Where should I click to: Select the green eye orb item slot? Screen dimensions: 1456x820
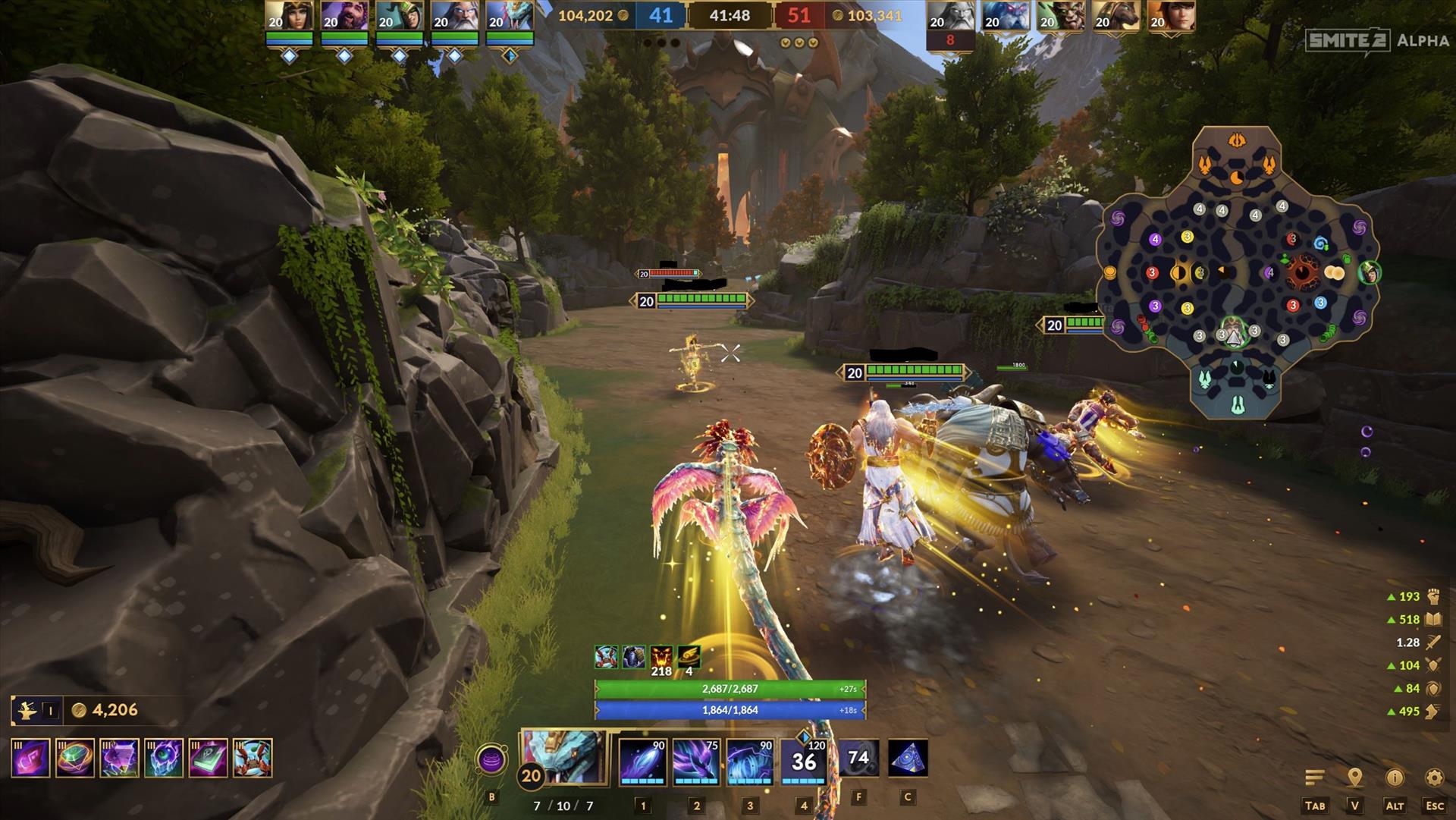[x=164, y=758]
